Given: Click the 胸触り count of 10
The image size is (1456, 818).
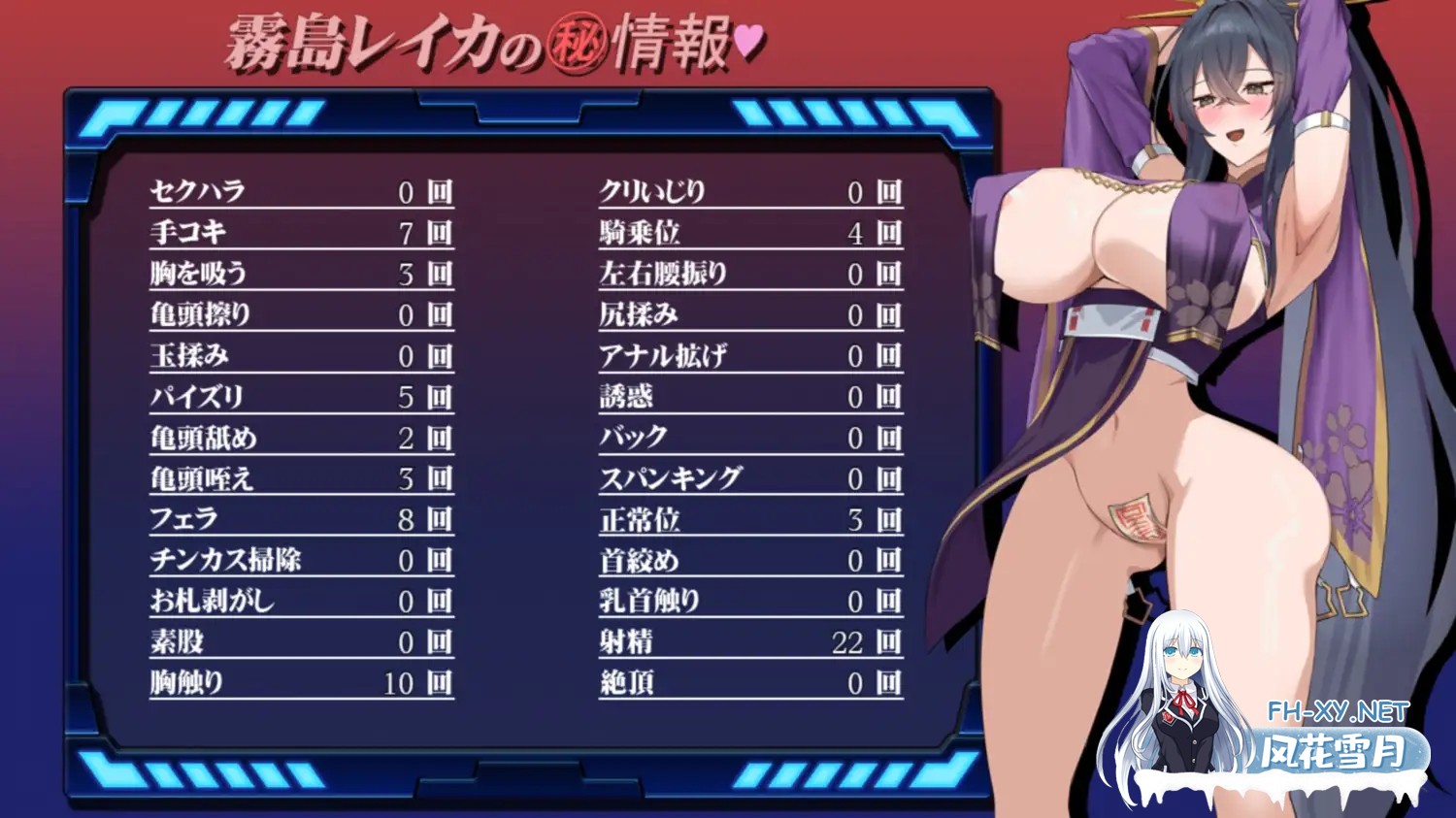Looking at the screenshot, I should pos(405,682).
